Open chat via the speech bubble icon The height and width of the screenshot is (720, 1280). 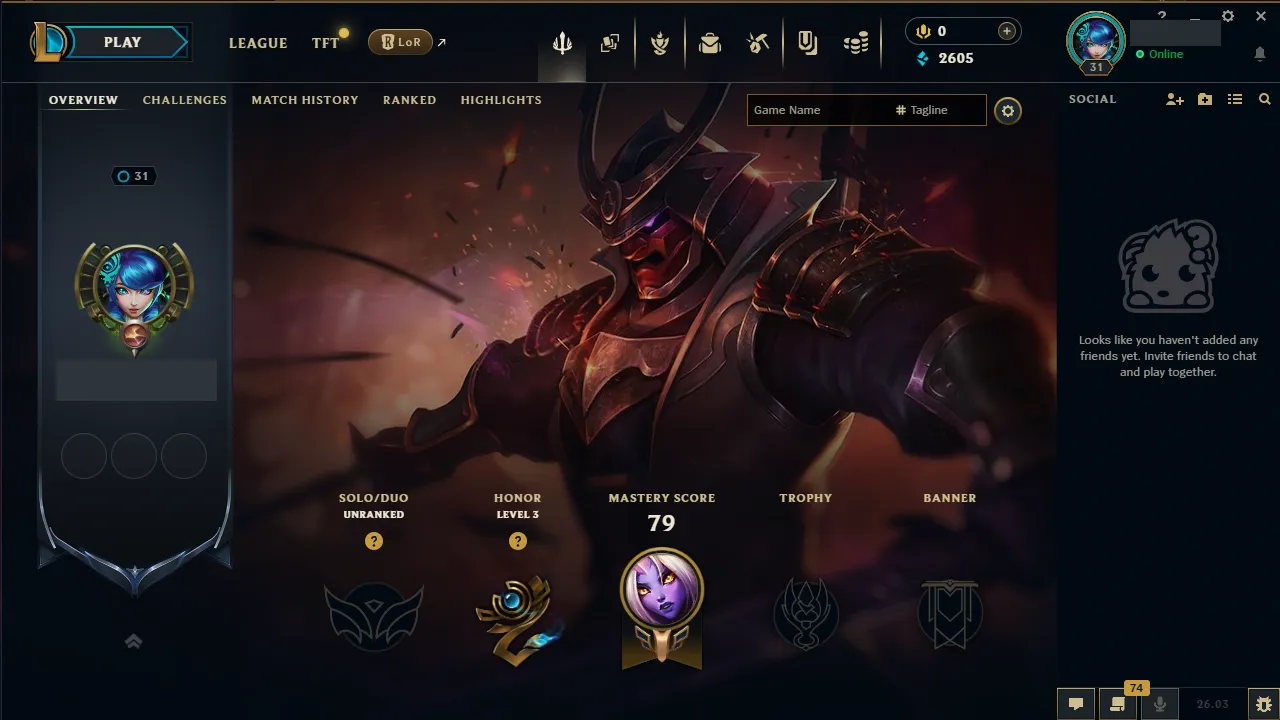click(1075, 704)
